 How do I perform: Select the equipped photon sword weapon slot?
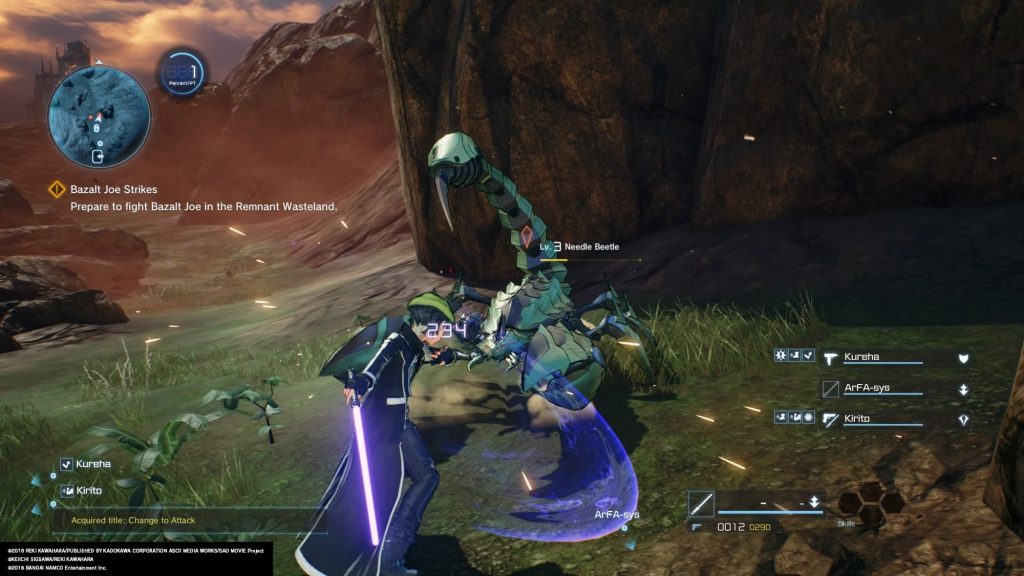coord(700,503)
